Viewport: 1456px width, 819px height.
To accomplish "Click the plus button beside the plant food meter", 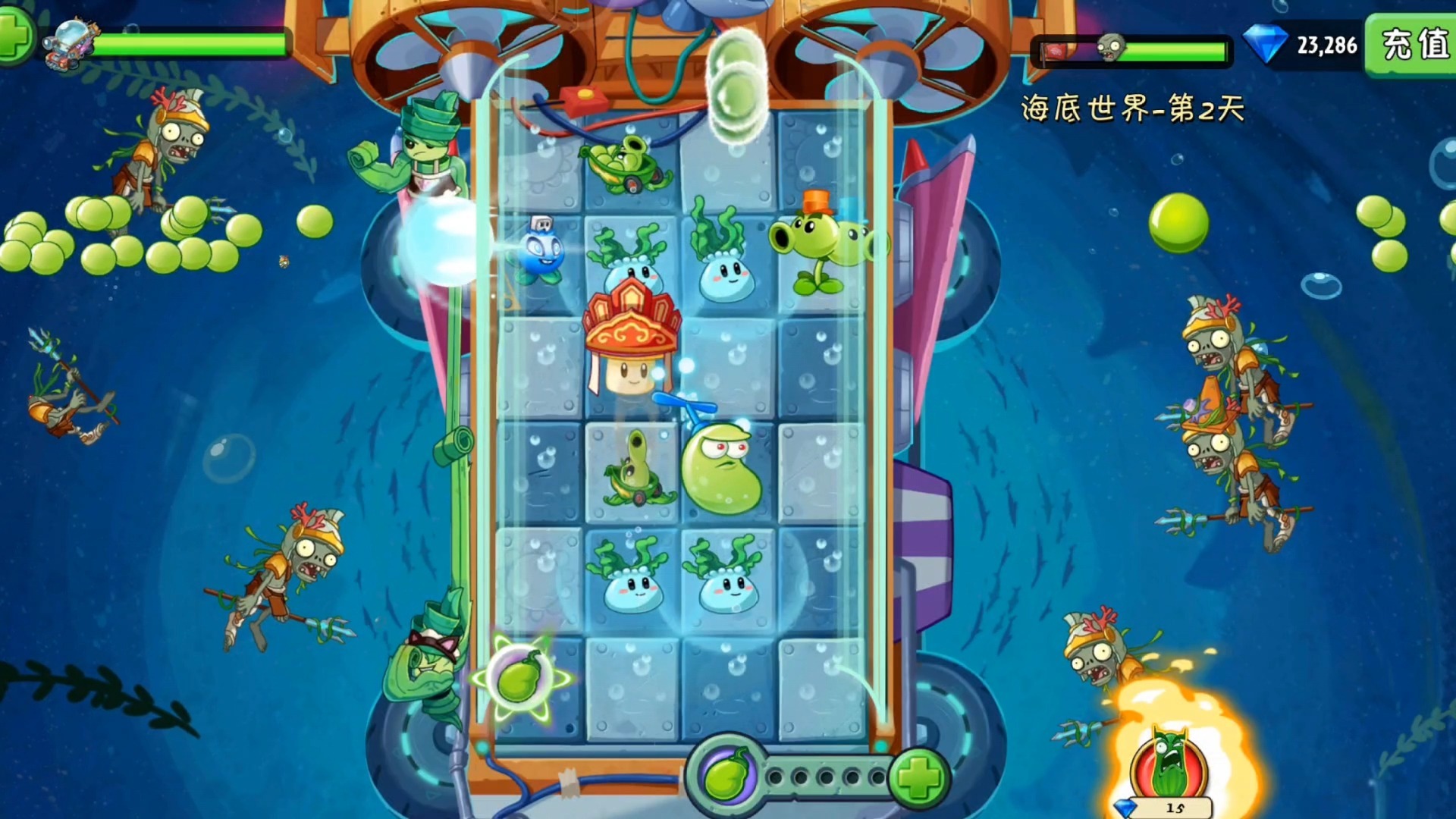I will [918, 777].
